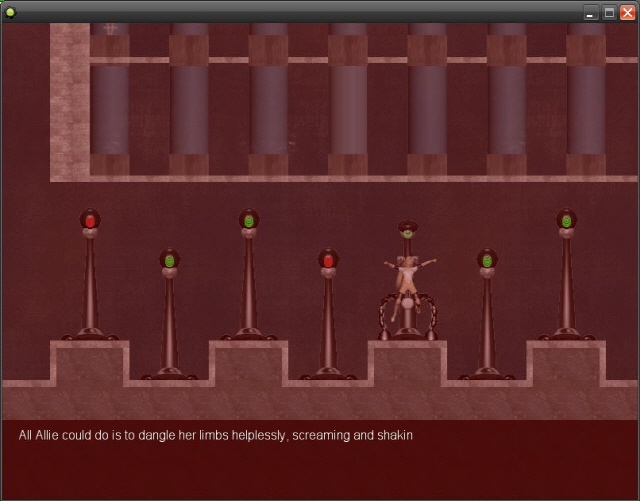Image resolution: width=640 pixels, height=501 pixels.
Task: Close the game window
Action: click(627, 12)
